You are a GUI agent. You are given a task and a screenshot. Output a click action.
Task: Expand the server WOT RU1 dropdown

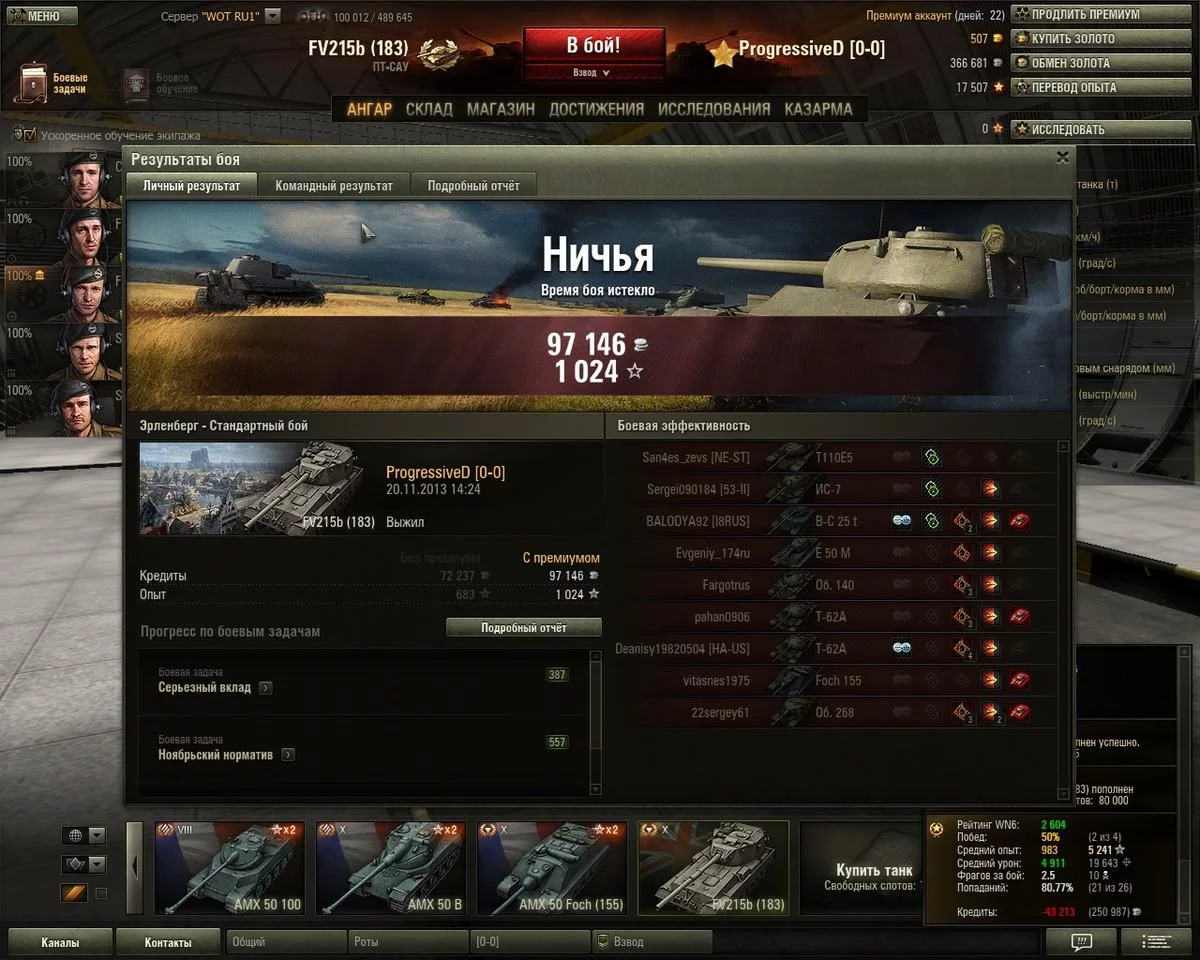[273, 17]
